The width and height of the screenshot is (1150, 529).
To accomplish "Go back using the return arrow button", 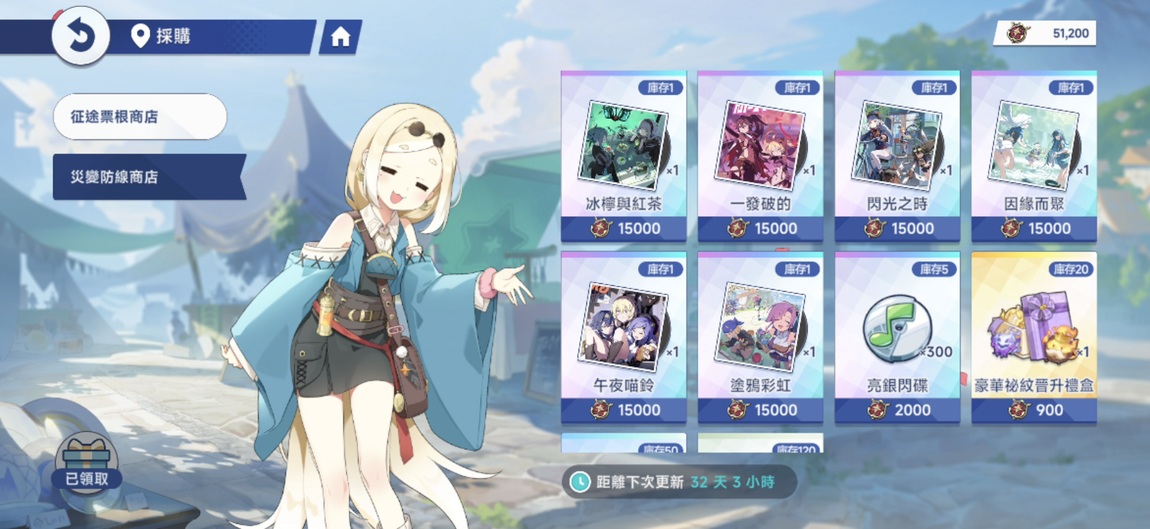I will click(80, 37).
